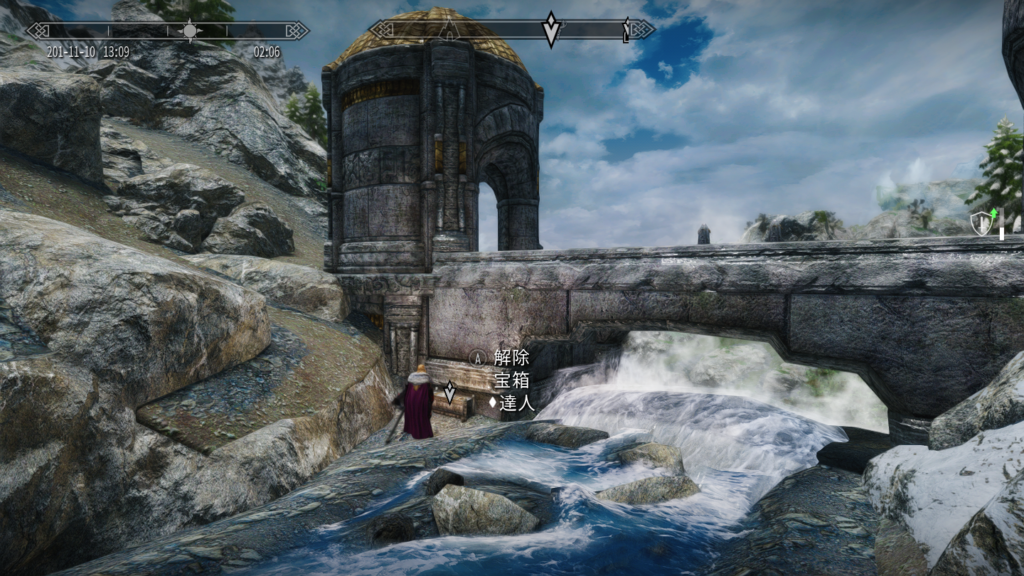This screenshot has height=576, width=1024.
Task: Click the floating quest marker above the chest
Action: [x=450, y=391]
